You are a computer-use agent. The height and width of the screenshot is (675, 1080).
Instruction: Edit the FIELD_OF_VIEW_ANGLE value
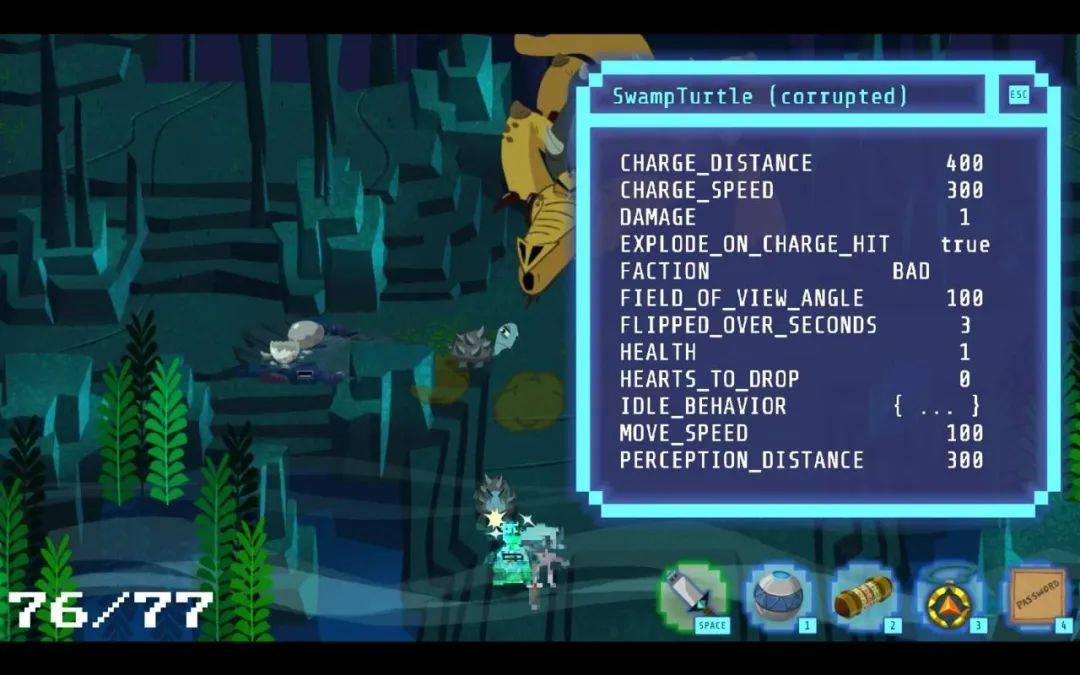click(x=964, y=298)
